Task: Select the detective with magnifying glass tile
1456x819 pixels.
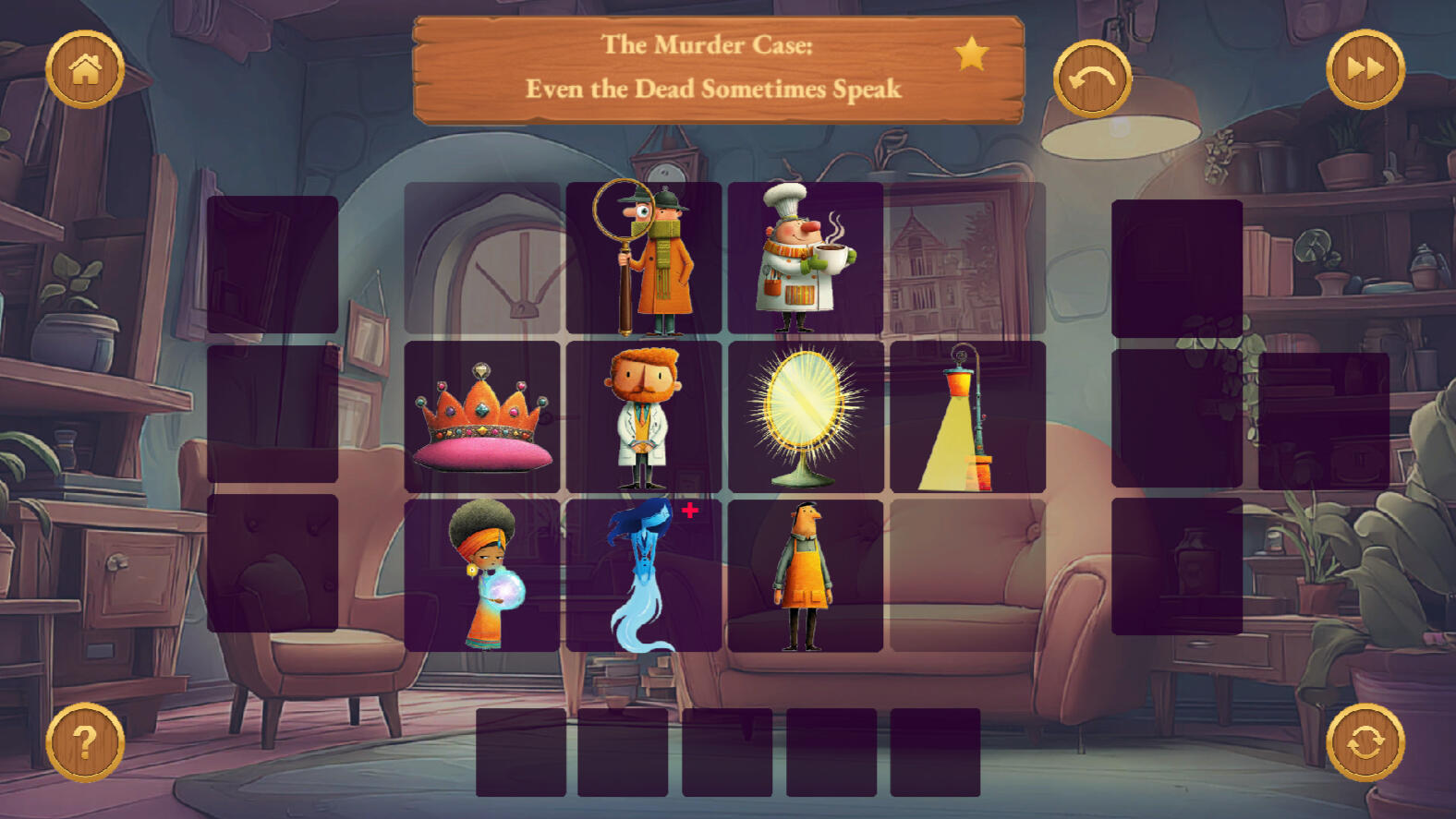Action: coord(644,258)
